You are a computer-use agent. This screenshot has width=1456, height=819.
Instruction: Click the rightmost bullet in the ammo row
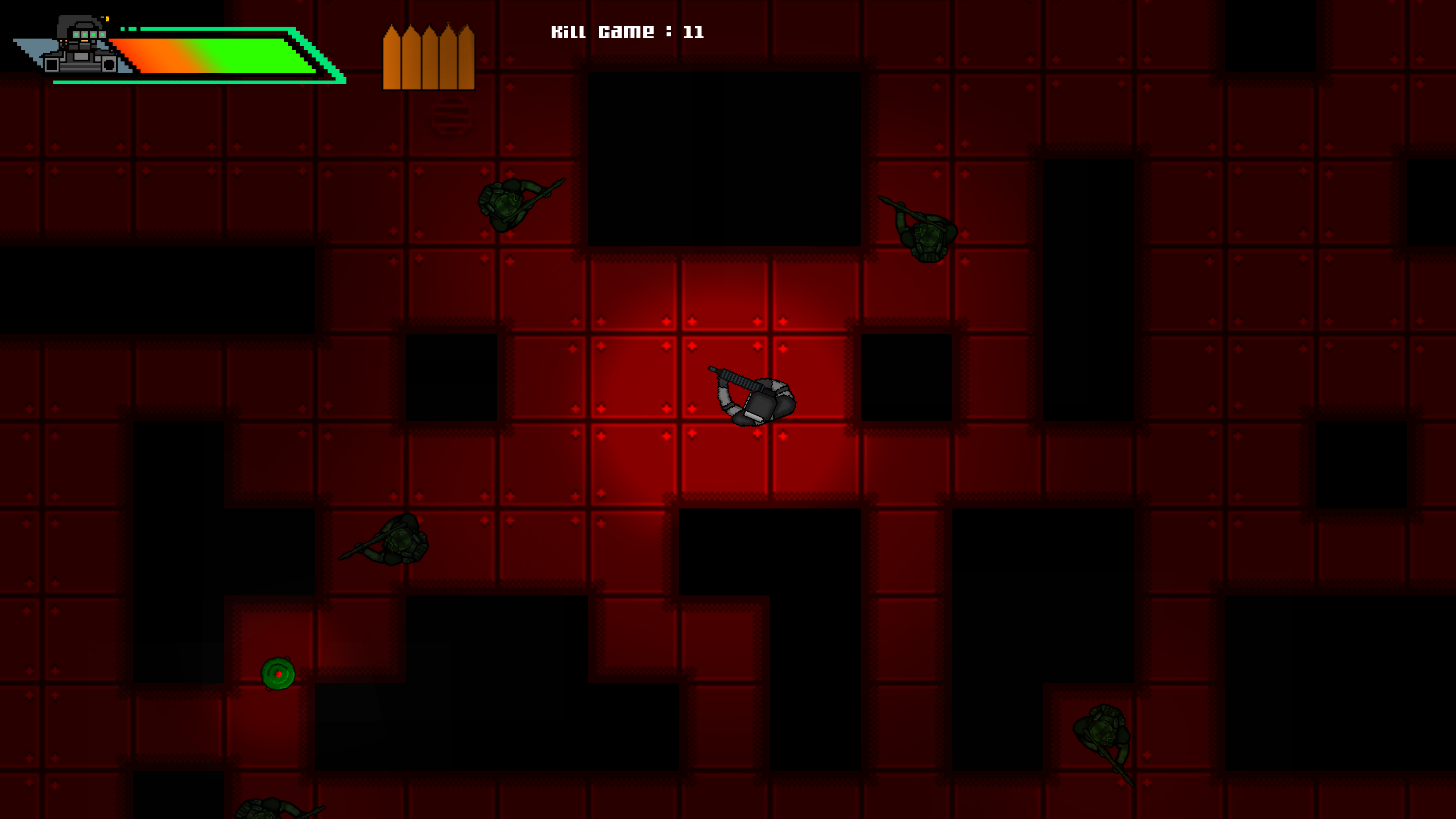(465, 57)
